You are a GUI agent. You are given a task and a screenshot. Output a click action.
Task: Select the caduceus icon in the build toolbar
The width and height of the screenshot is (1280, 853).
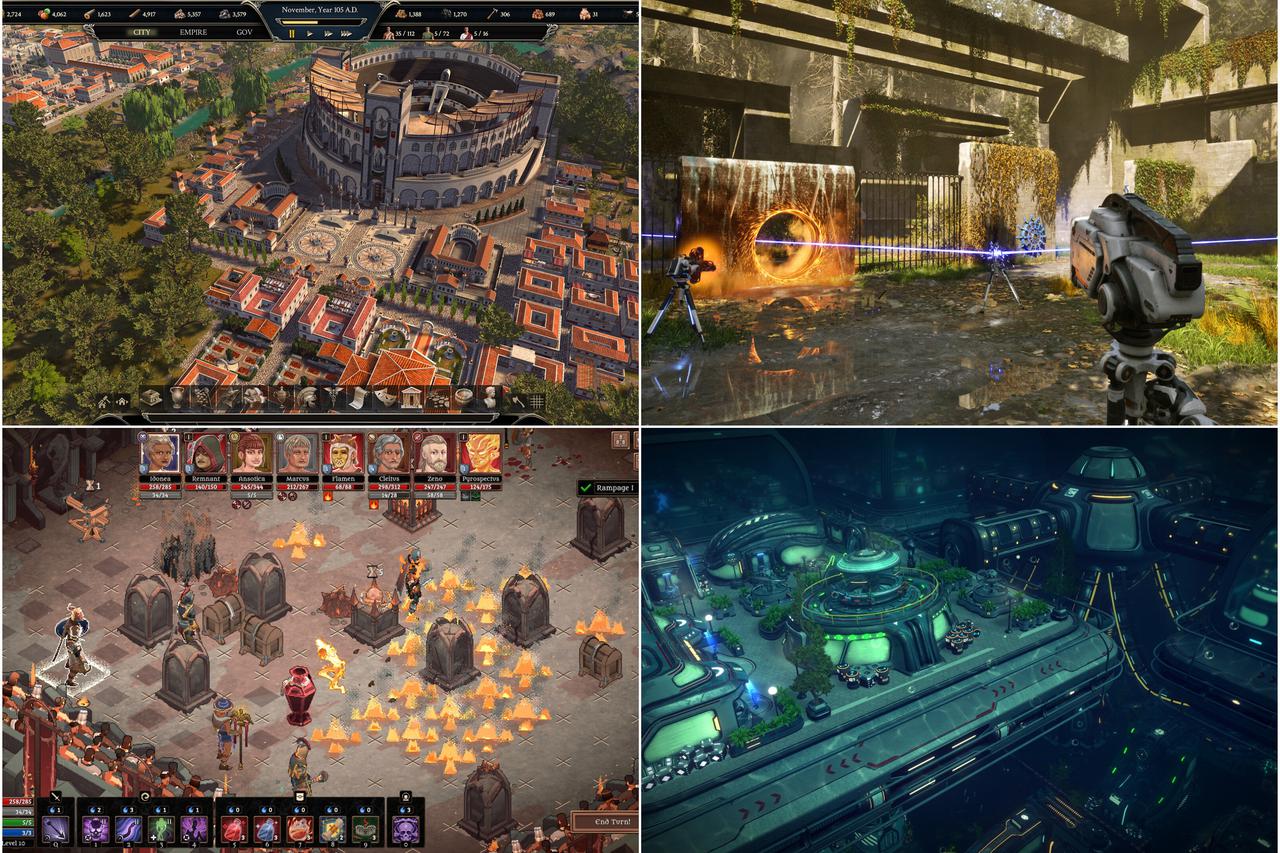click(x=333, y=398)
